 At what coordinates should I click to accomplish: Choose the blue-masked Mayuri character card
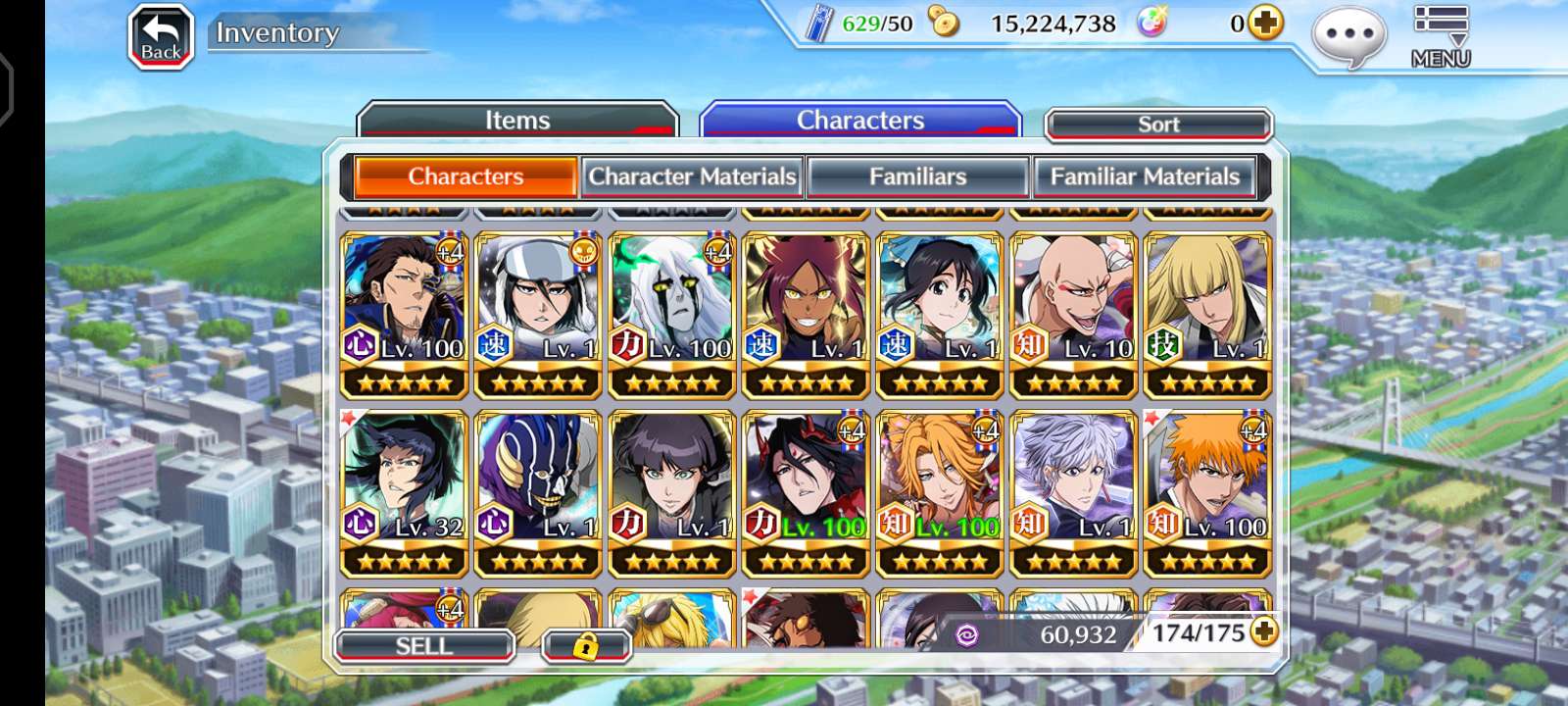[x=537, y=492]
